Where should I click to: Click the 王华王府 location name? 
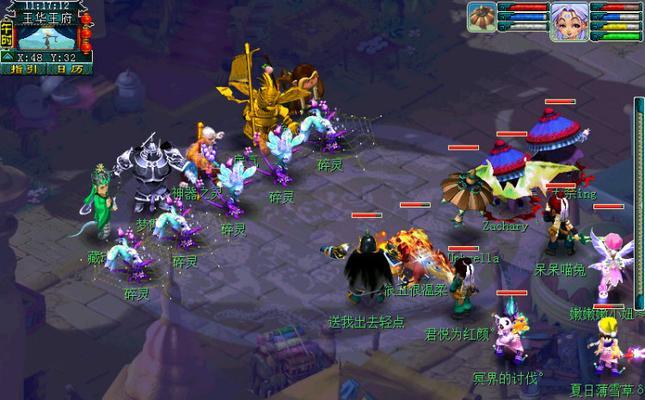(49, 17)
